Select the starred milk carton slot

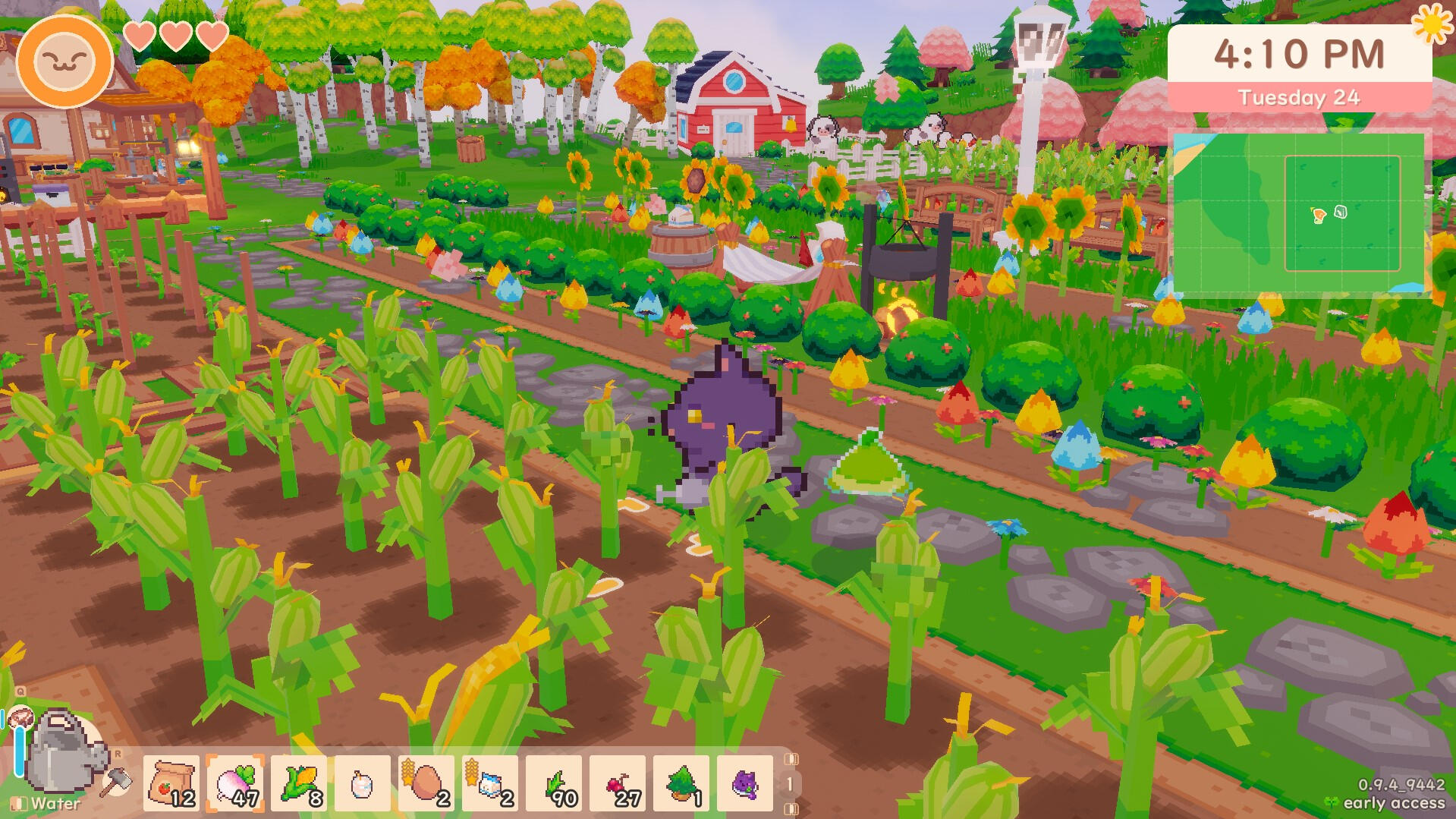[x=490, y=783]
